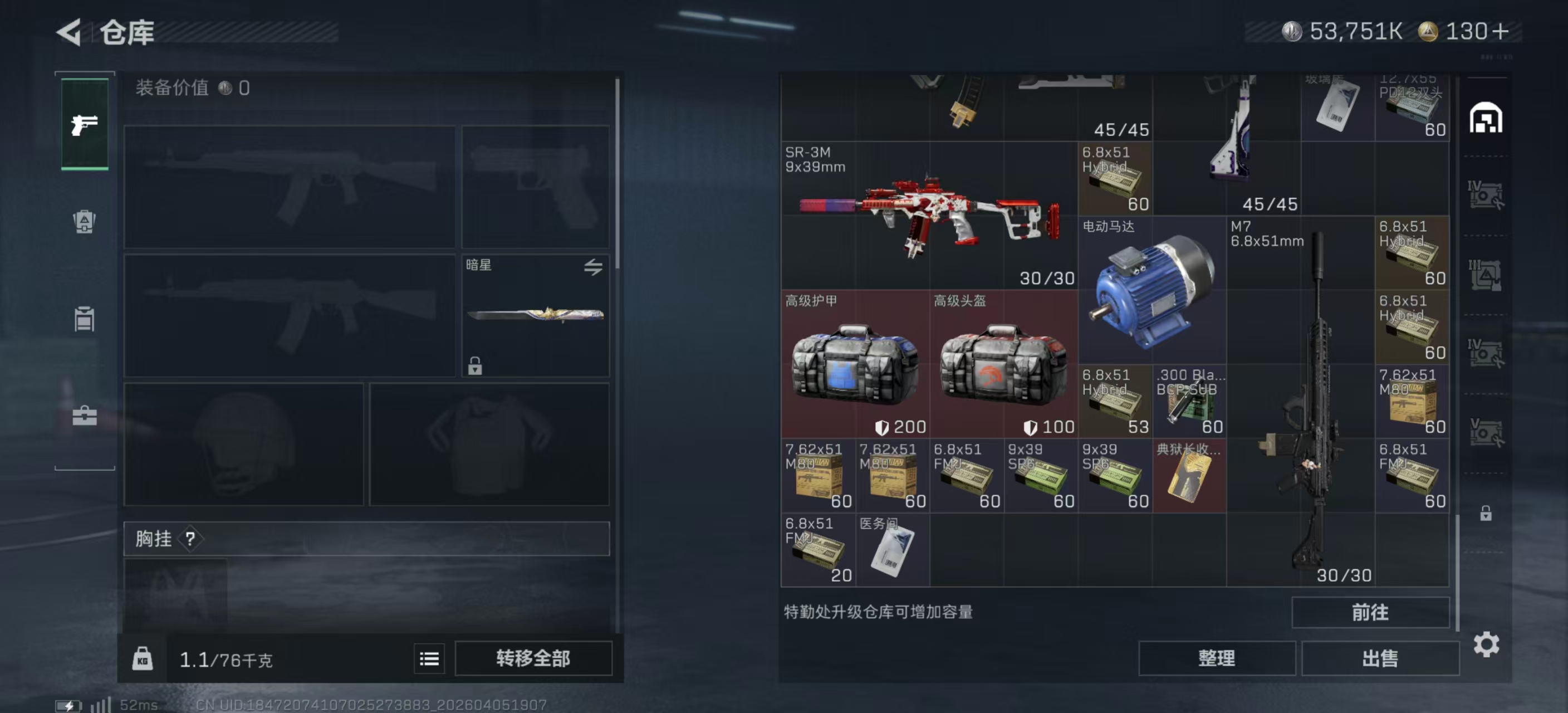The height and width of the screenshot is (713, 1568).
Task: Click the lock icon below the 暗星 knife
Action: (x=474, y=367)
